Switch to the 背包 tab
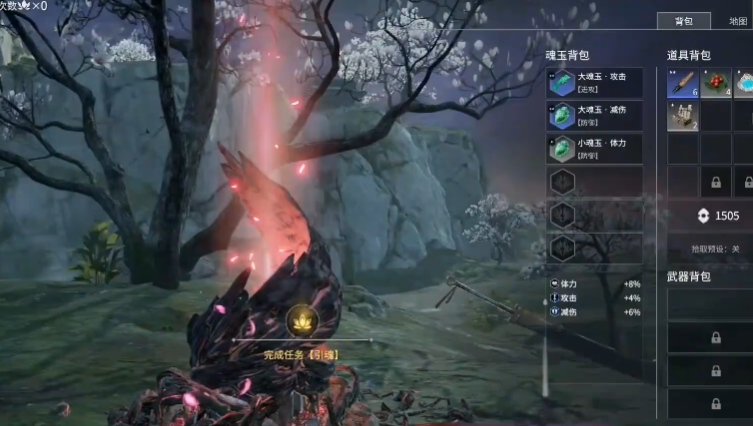The height and width of the screenshot is (426, 753). [x=683, y=21]
